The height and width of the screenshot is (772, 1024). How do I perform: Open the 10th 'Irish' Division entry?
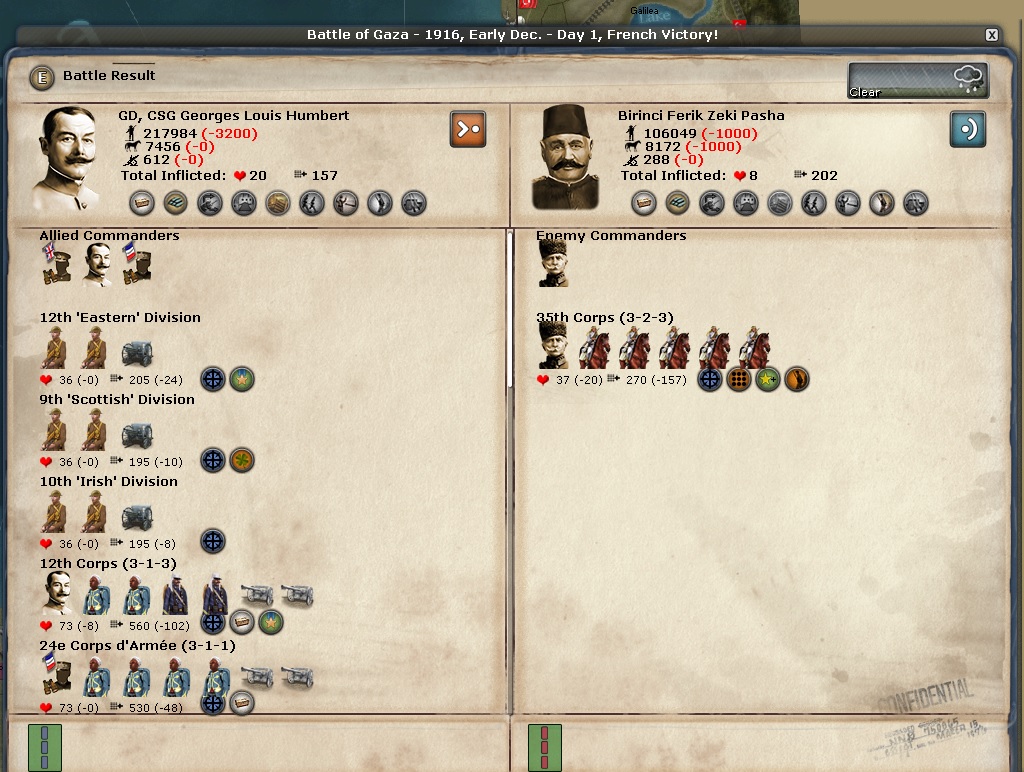pos(108,482)
